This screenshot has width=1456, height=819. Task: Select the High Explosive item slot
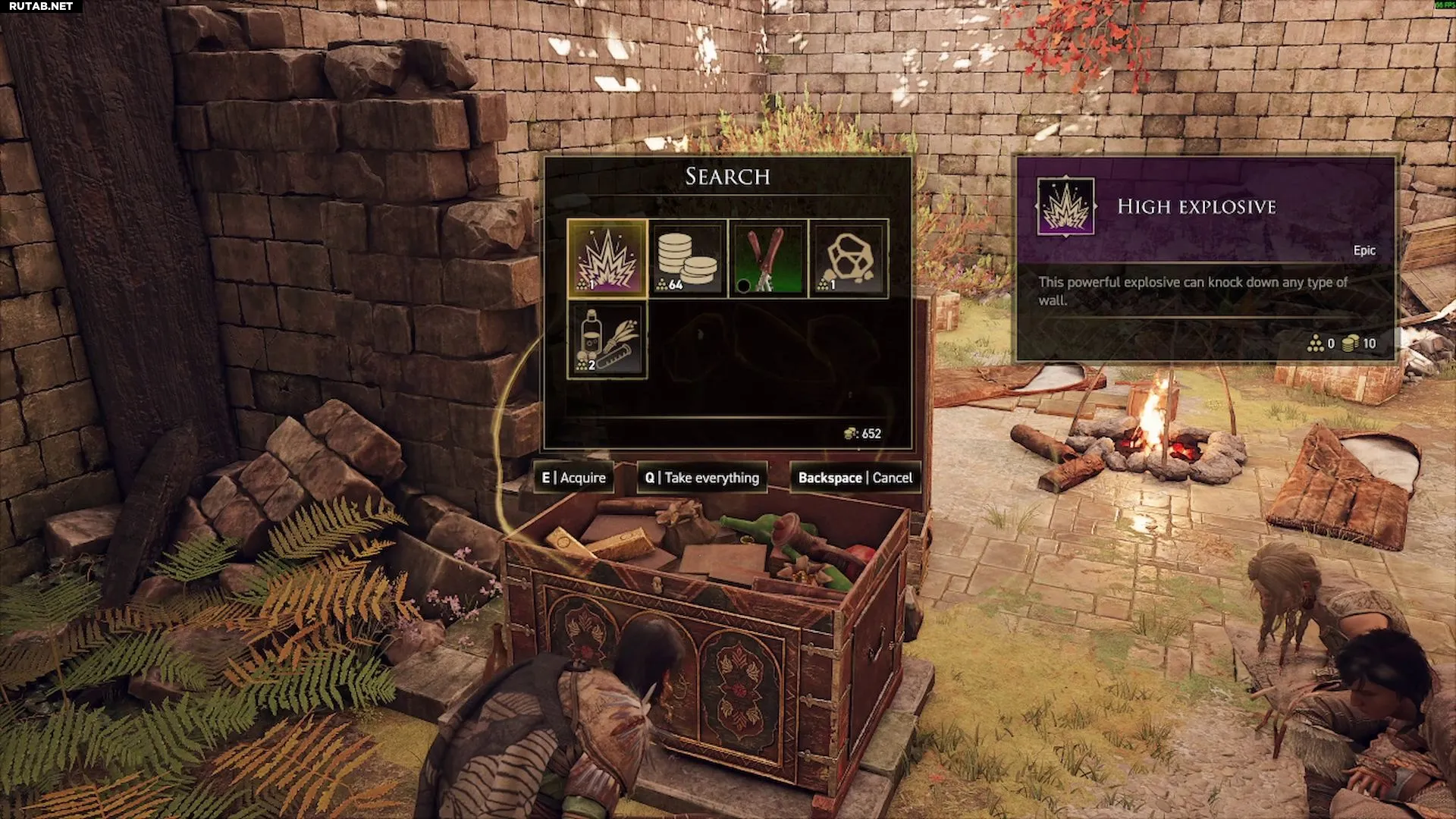point(607,259)
